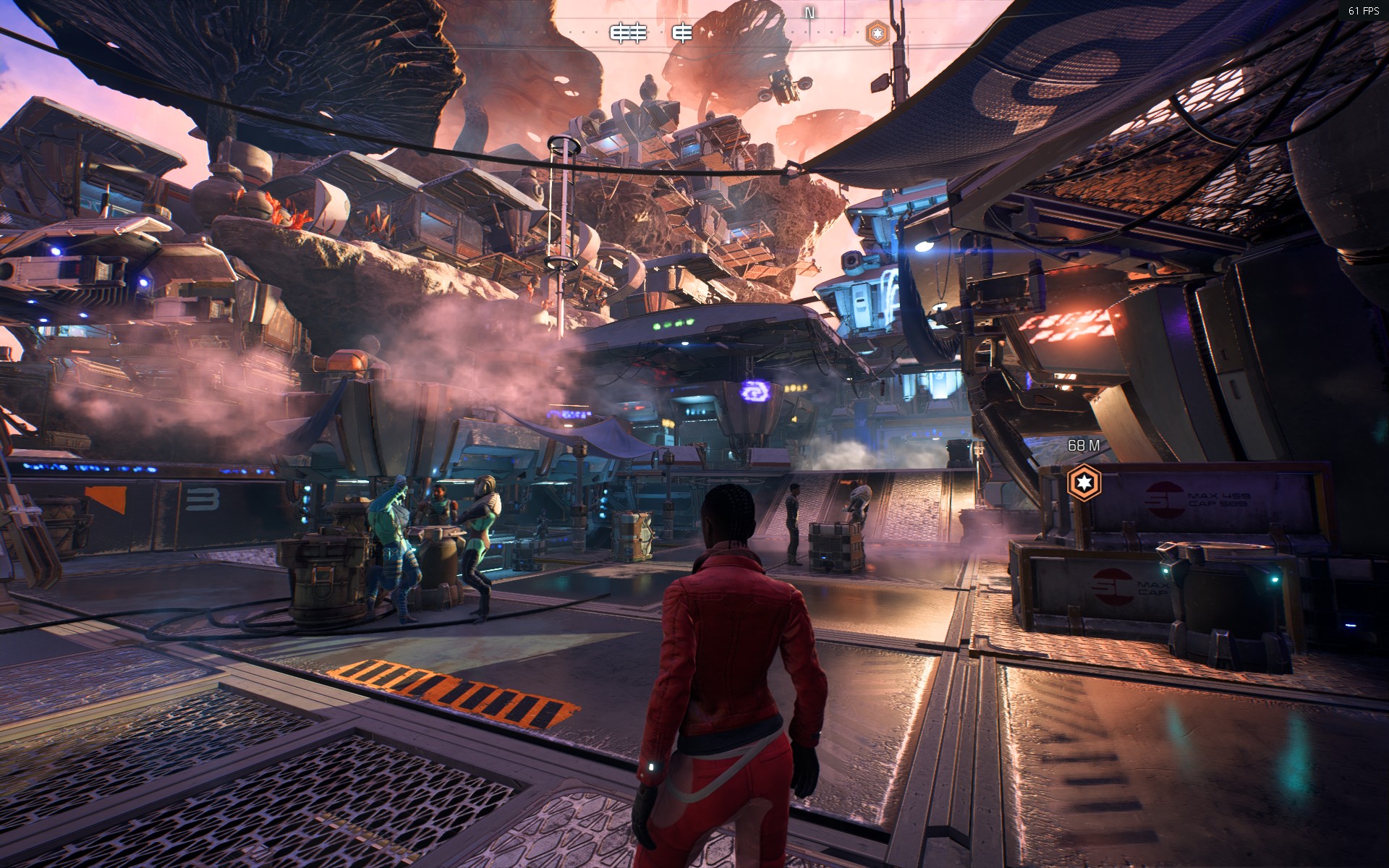
Task: Click the North indicator on the compass
Action: 810,13
